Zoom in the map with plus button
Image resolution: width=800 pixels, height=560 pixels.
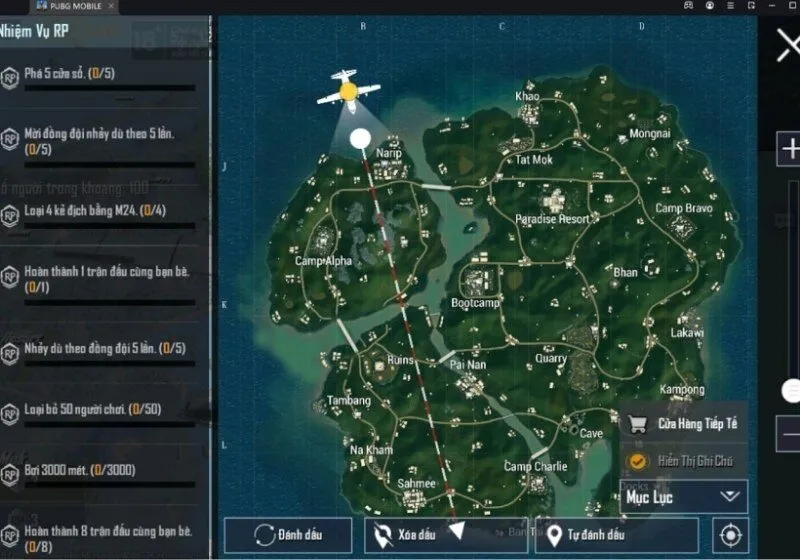pyautogui.click(x=790, y=148)
